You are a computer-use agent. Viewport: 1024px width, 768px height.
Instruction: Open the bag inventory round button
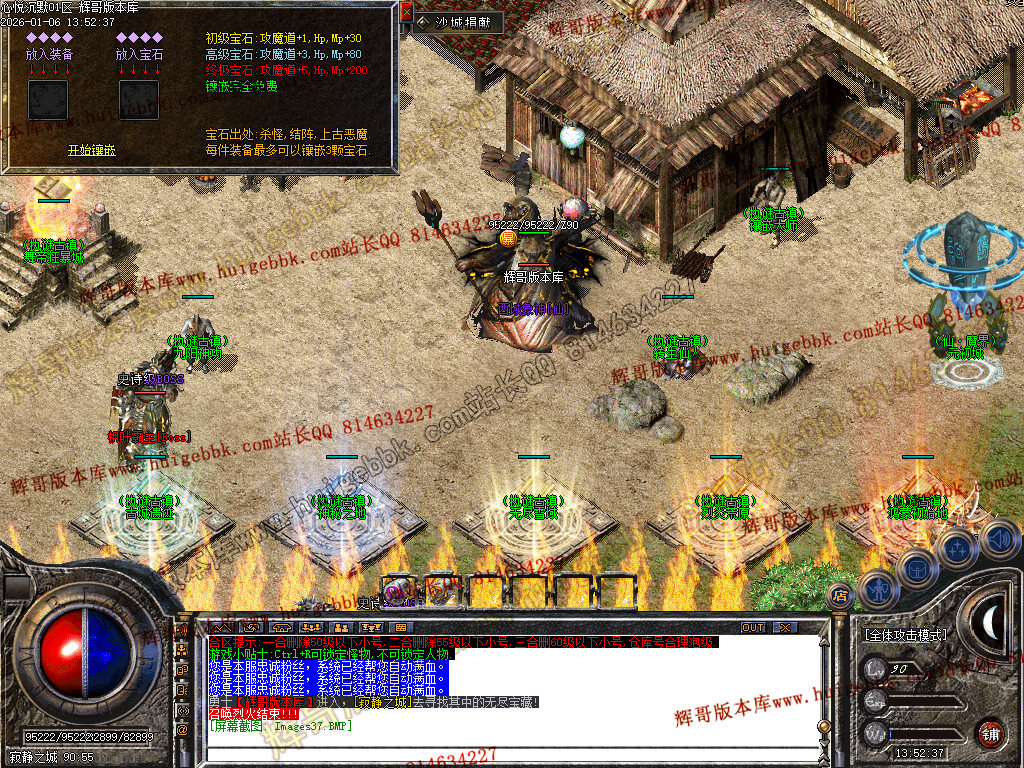click(x=916, y=570)
